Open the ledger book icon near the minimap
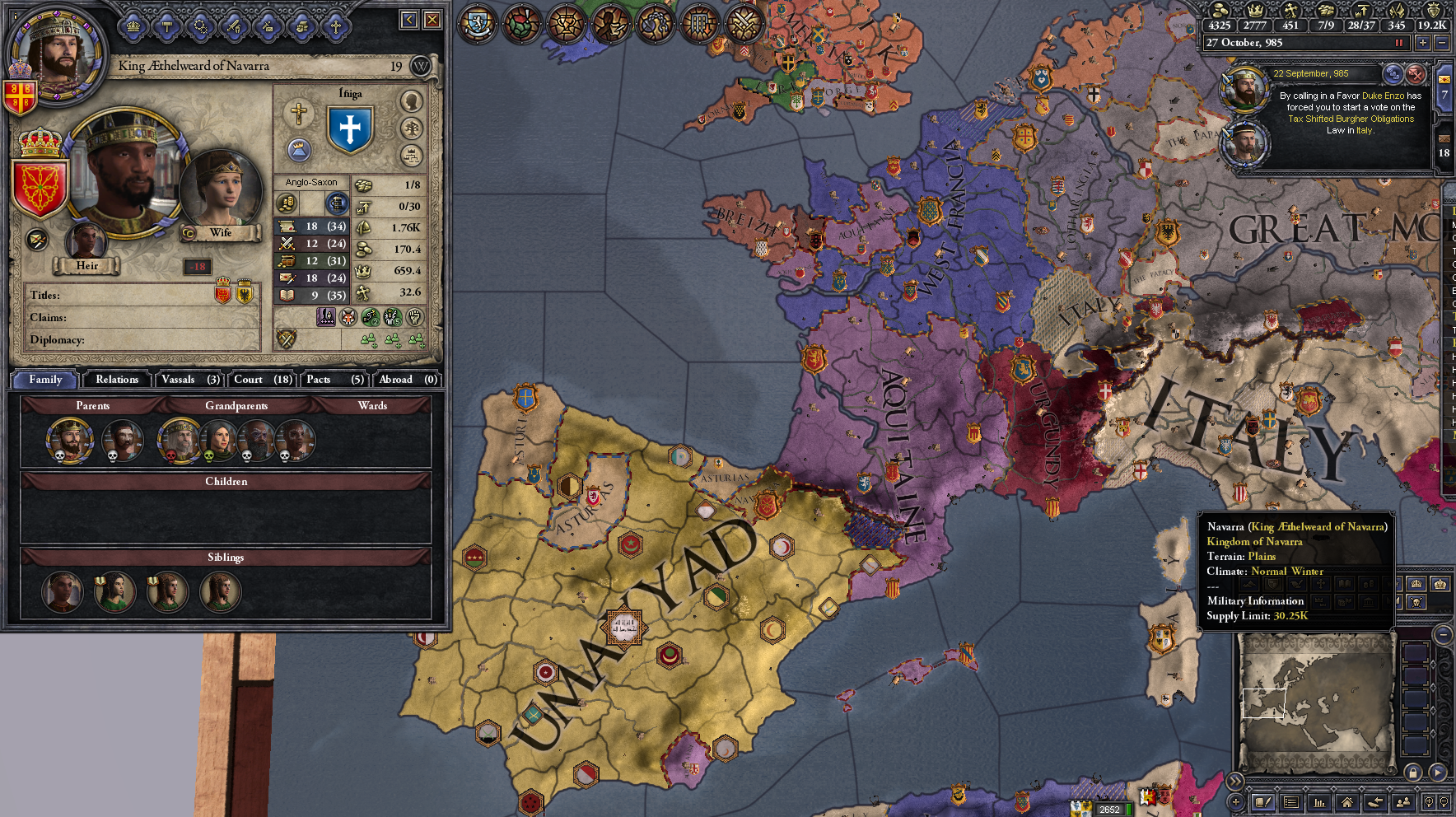The image size is (1456, 817). pos(1262,803)
